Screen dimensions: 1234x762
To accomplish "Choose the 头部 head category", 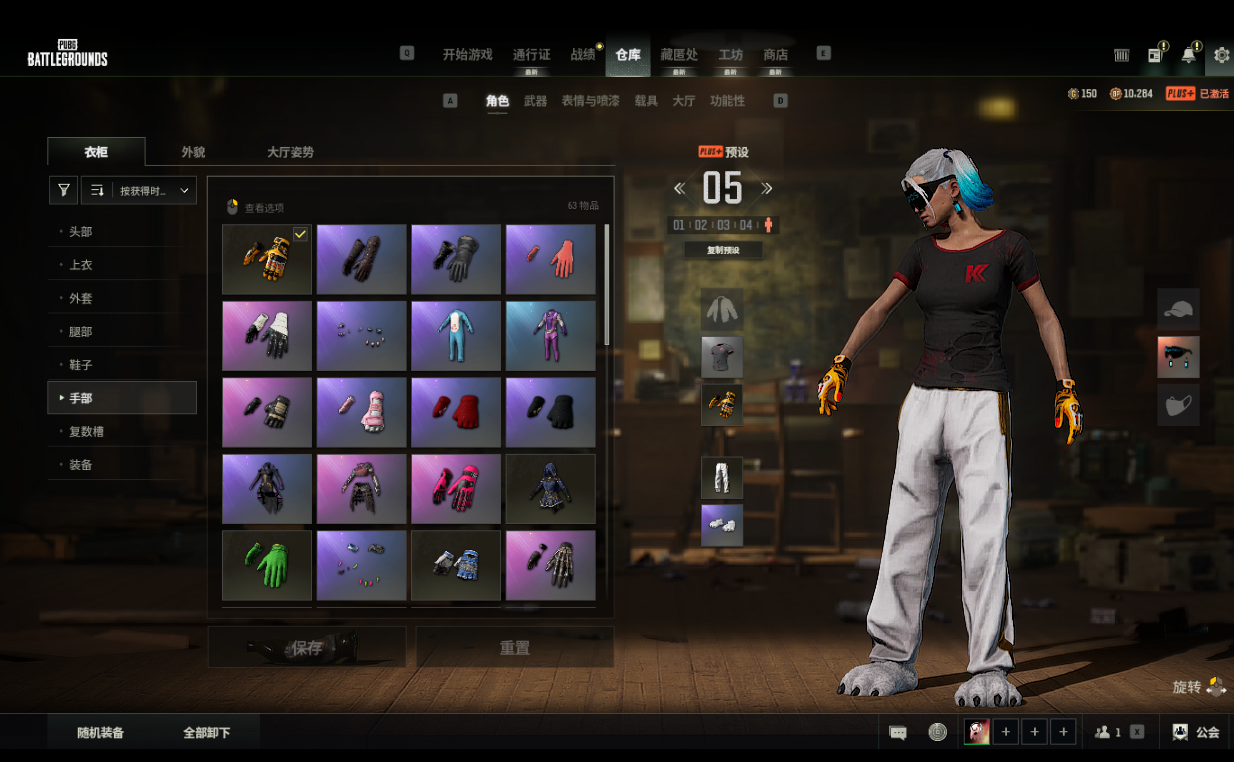I will pyautogui.click(x=81, y=232).
